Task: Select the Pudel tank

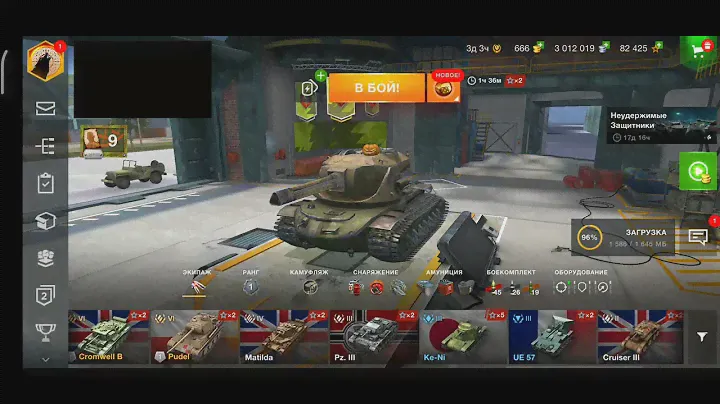Action: pyautogui.click(x=192, y=336)
